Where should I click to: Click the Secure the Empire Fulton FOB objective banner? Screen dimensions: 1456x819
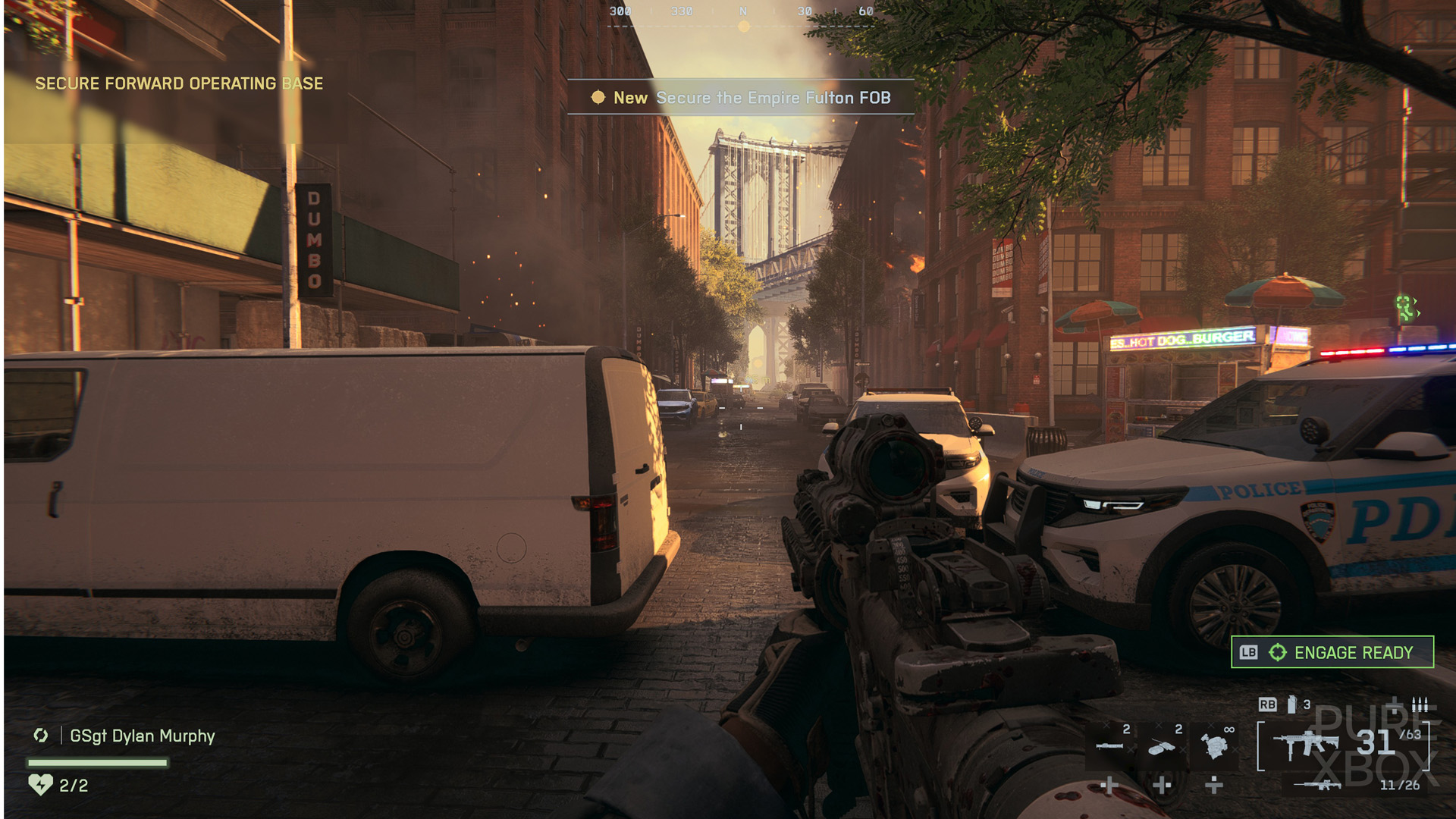(x=741, y=98)
